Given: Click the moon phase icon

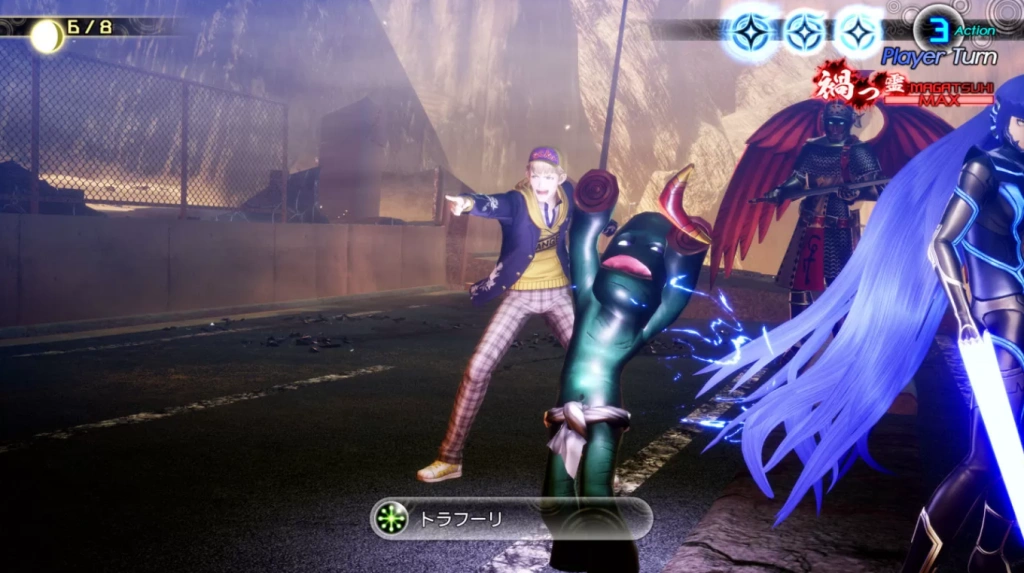Looking at the screenshot, I should (46, 36).
